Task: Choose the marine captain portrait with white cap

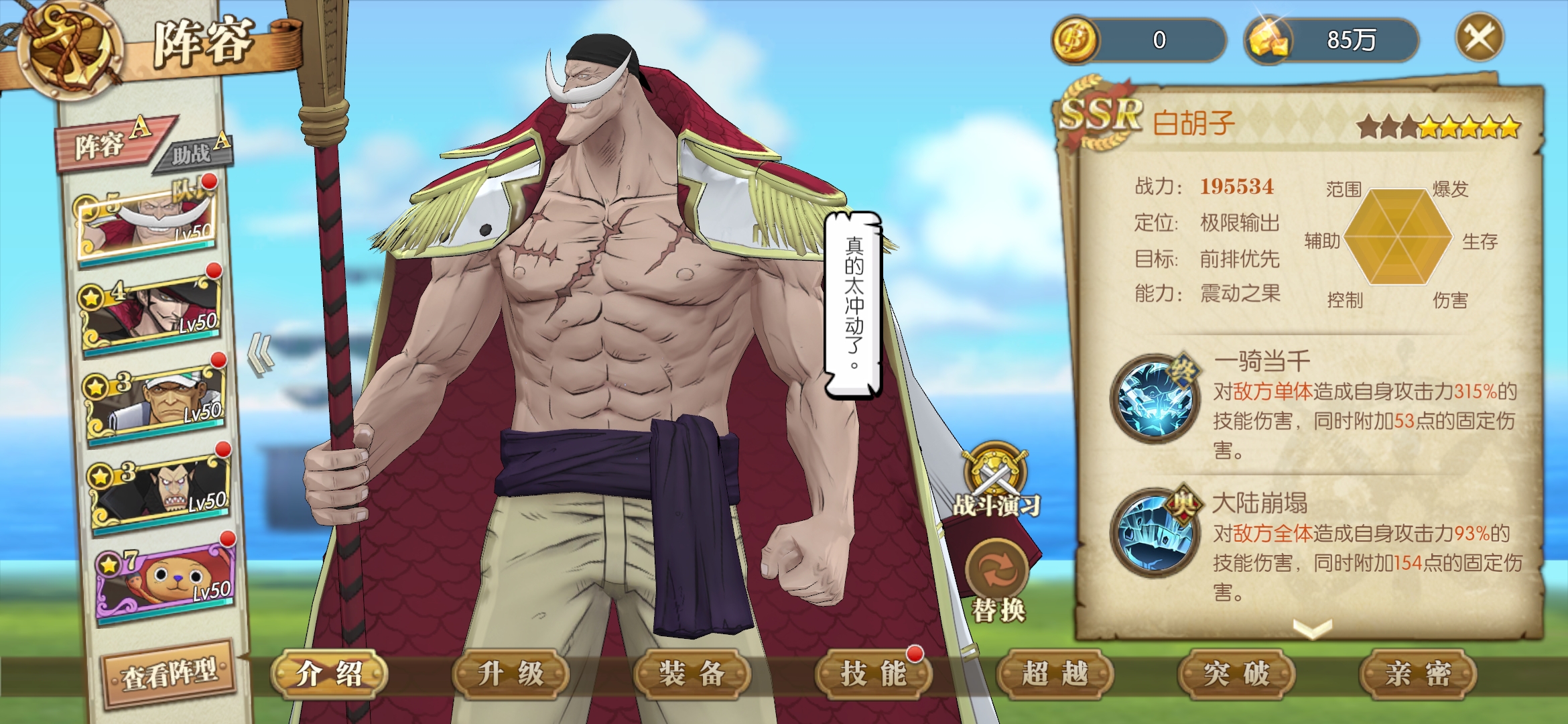Action: 155,401
